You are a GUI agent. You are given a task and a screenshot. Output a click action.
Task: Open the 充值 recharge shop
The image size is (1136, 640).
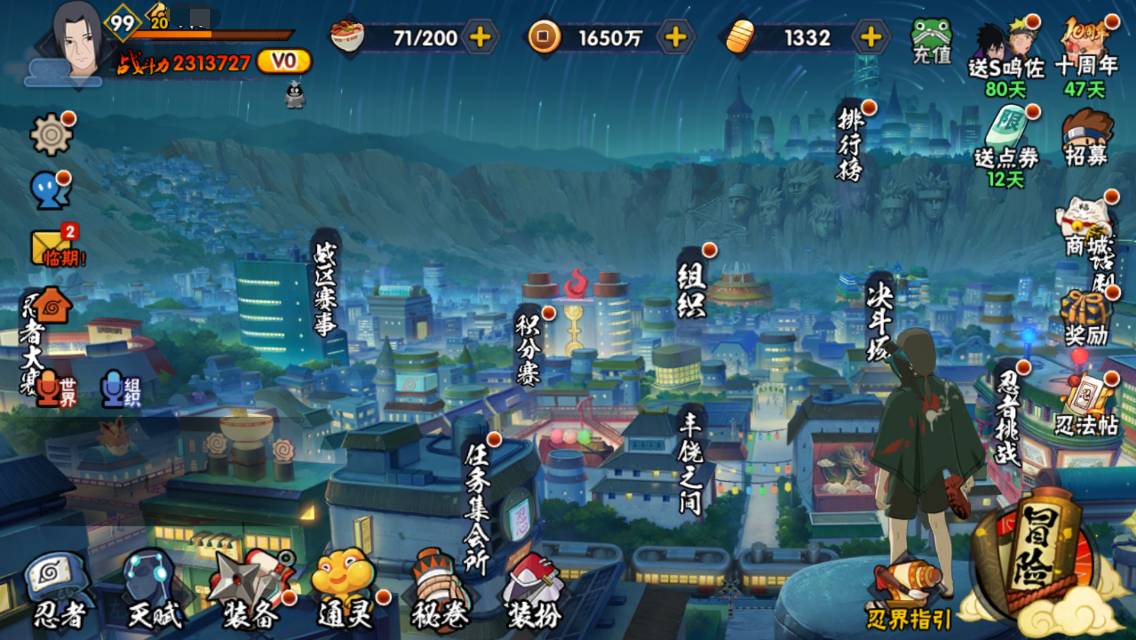click(x=932, y=42)
